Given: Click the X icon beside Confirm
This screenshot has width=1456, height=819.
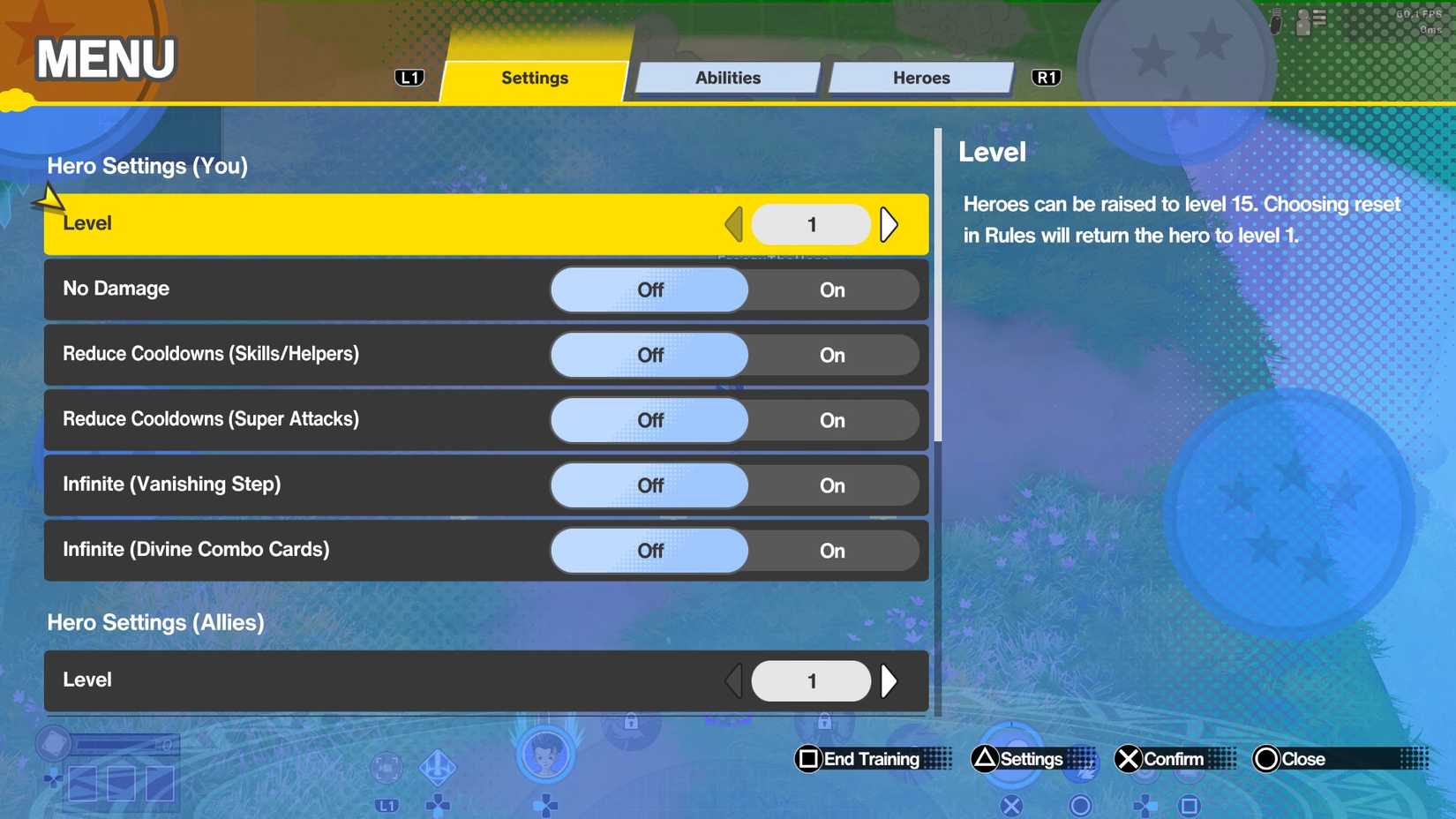Looking at the screenshot, I should [1127, 758].
